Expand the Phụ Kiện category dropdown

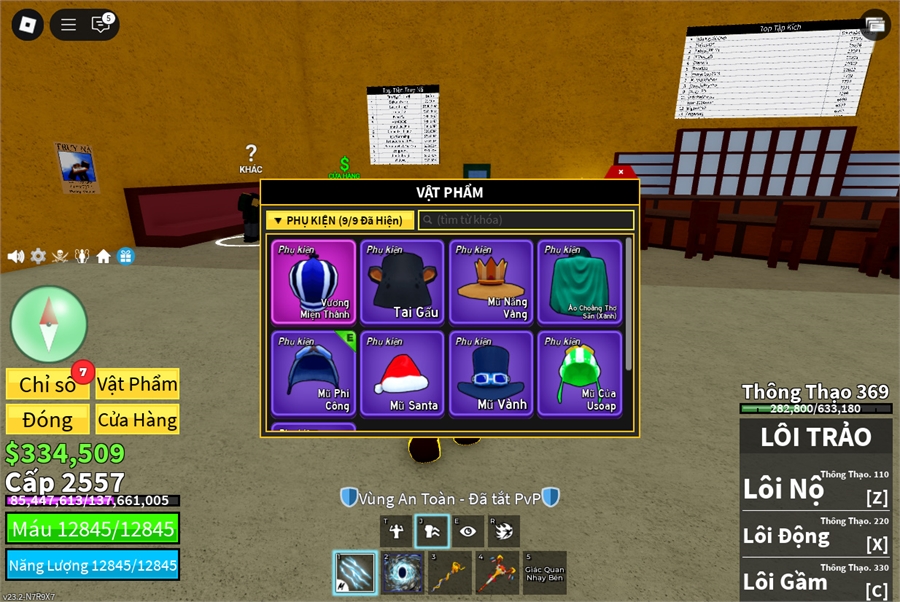[339, 220]
